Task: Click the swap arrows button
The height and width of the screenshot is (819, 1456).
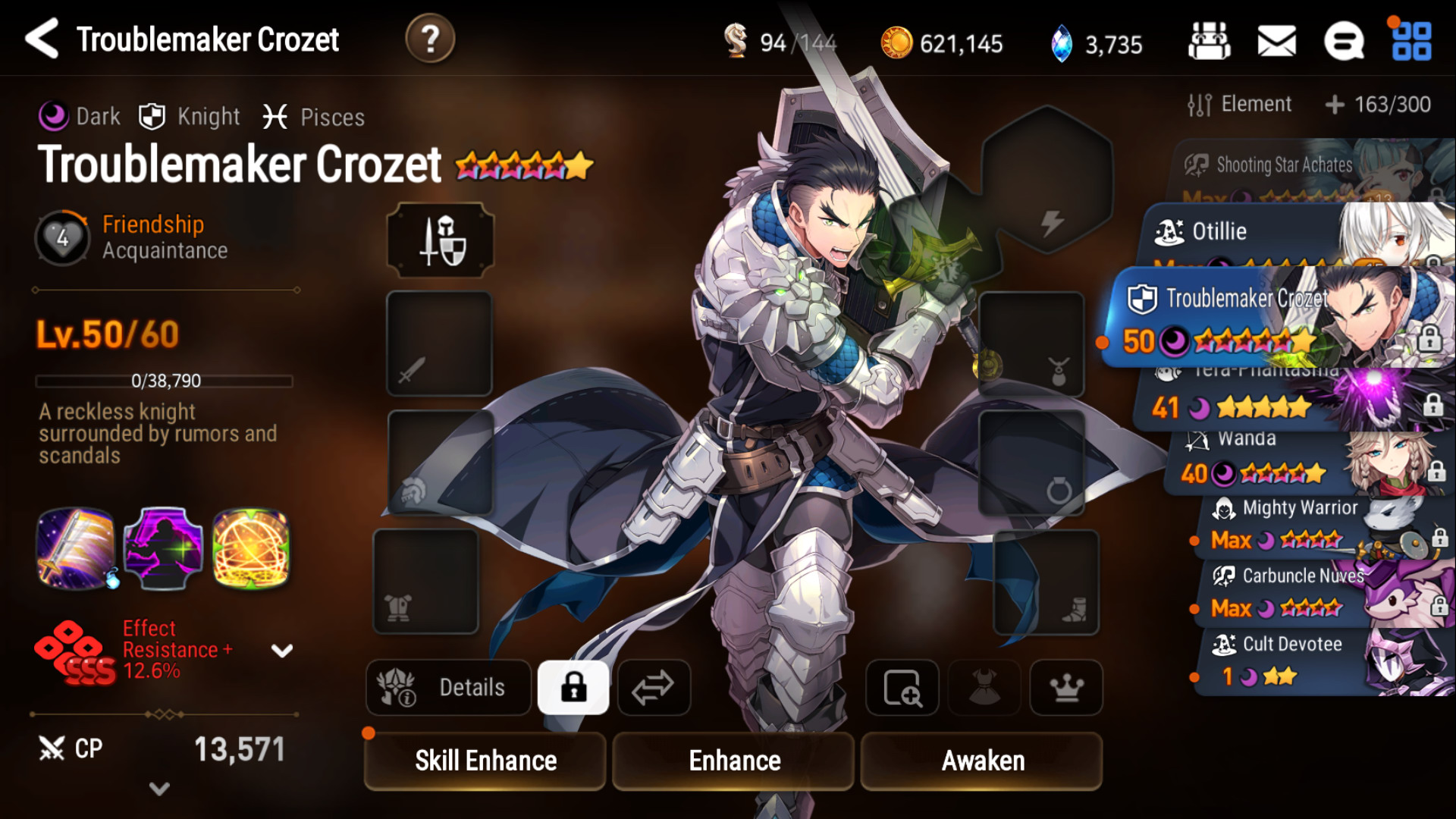Action: point(654,687)
